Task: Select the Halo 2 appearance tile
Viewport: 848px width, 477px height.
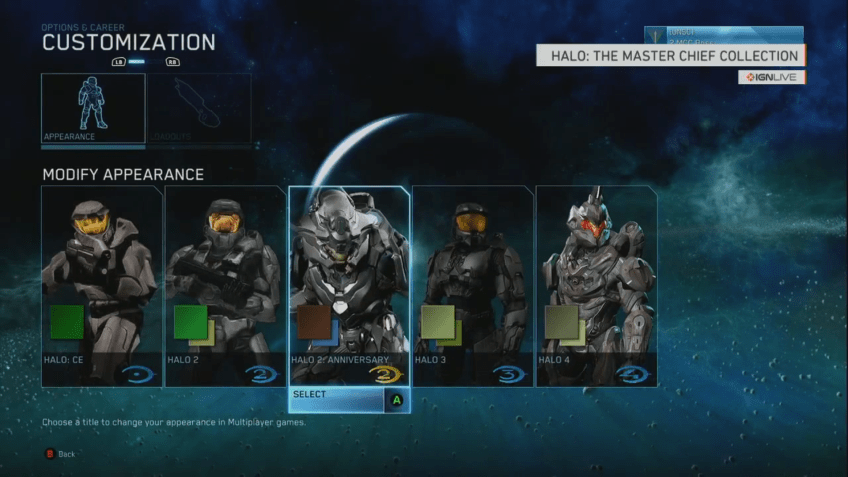Action: 225,286
